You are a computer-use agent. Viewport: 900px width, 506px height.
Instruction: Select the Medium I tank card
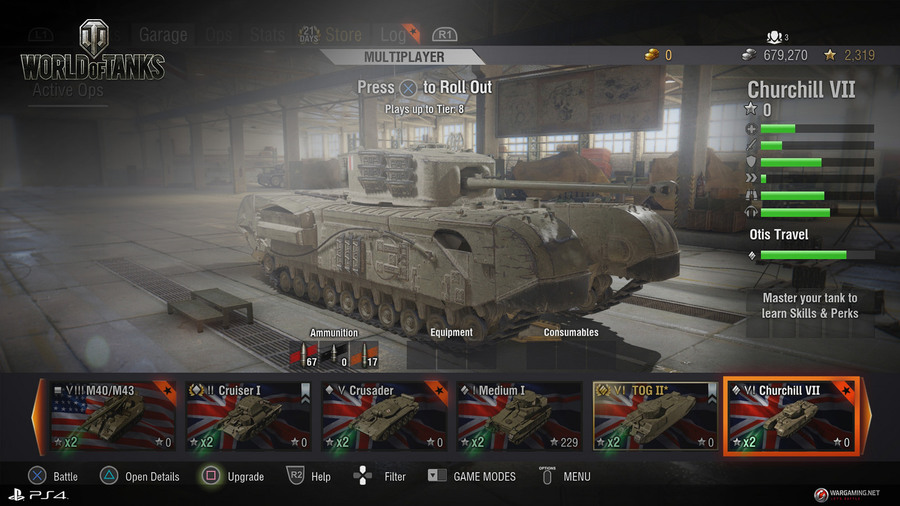point(520,416)
